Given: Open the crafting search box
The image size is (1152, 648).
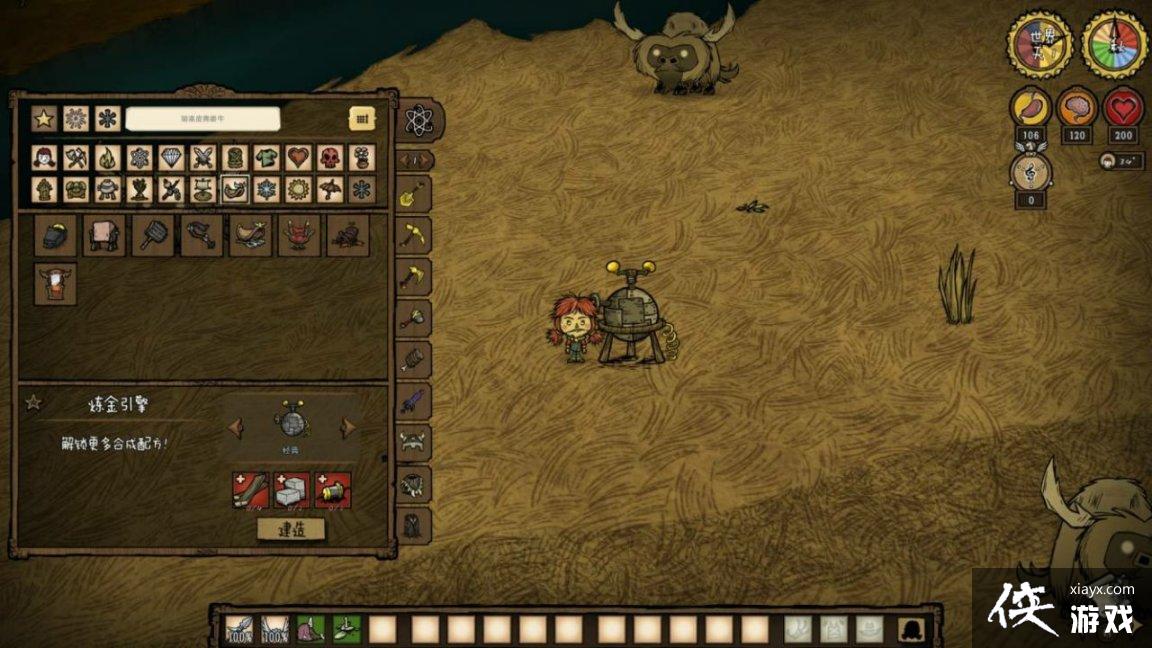Looking at the screenshot, I should coord(203,118).
